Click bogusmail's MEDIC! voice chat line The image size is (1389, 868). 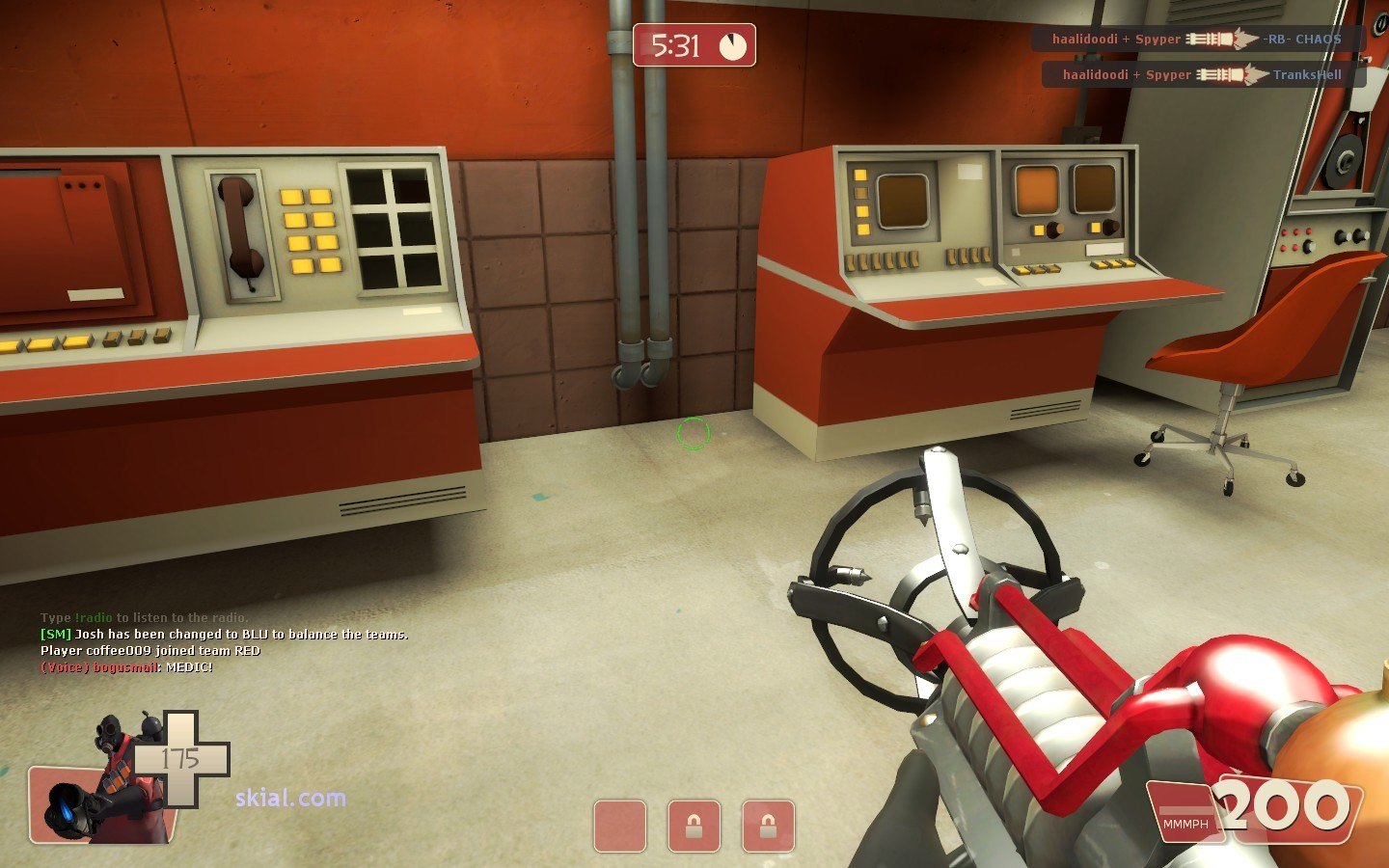(126, 667)
